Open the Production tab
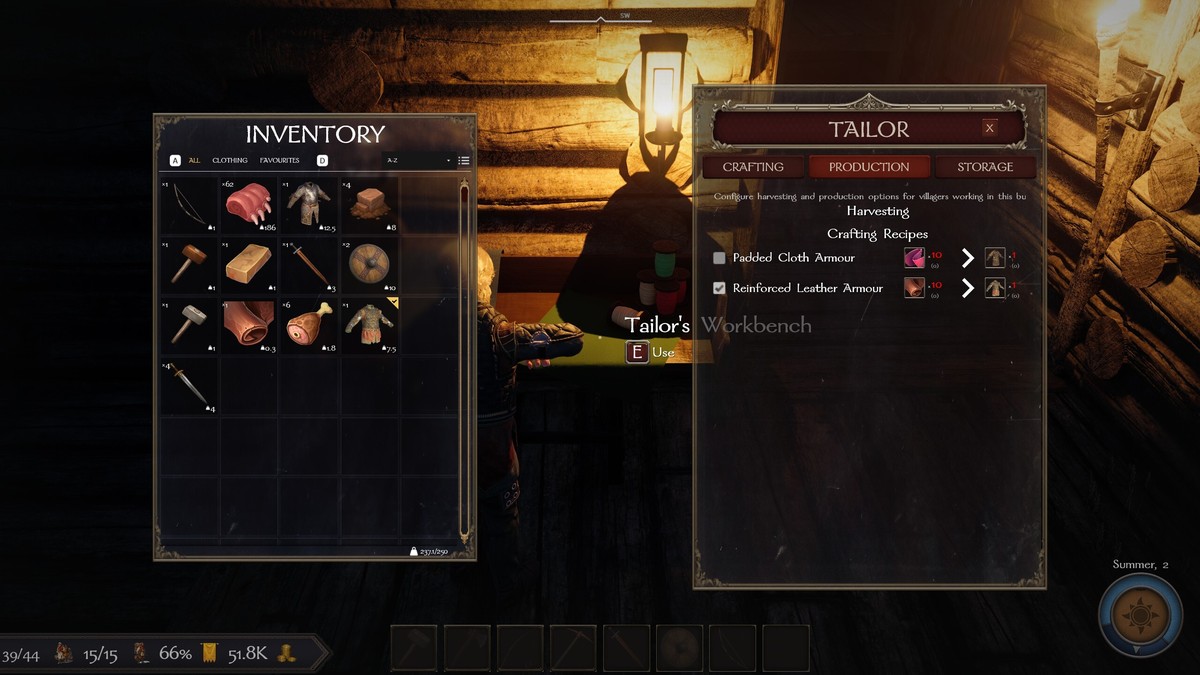This screenshot has height=675, width=1200. 869,167
